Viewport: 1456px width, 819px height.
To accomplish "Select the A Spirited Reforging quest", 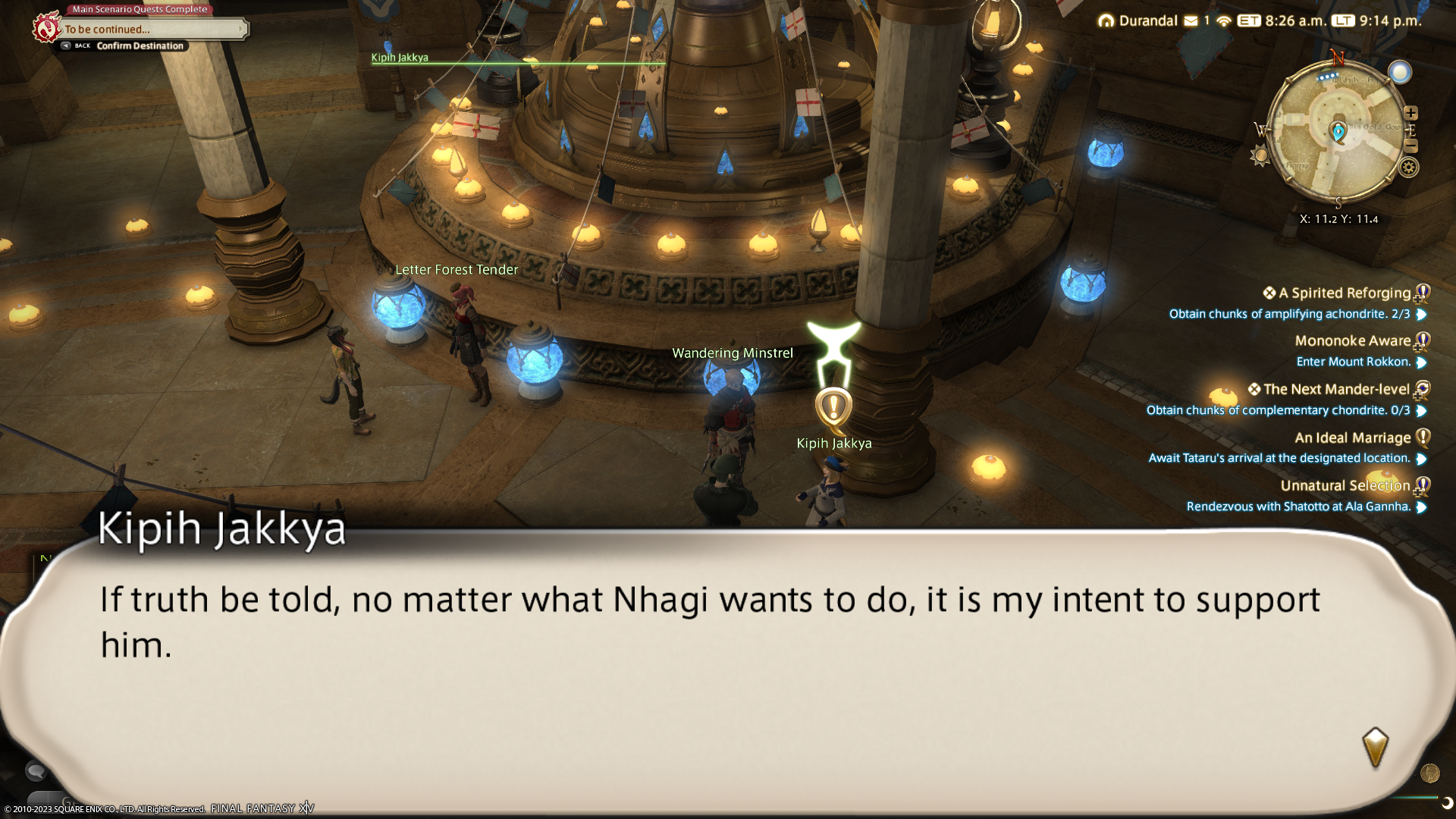I will click(1344, 293).
